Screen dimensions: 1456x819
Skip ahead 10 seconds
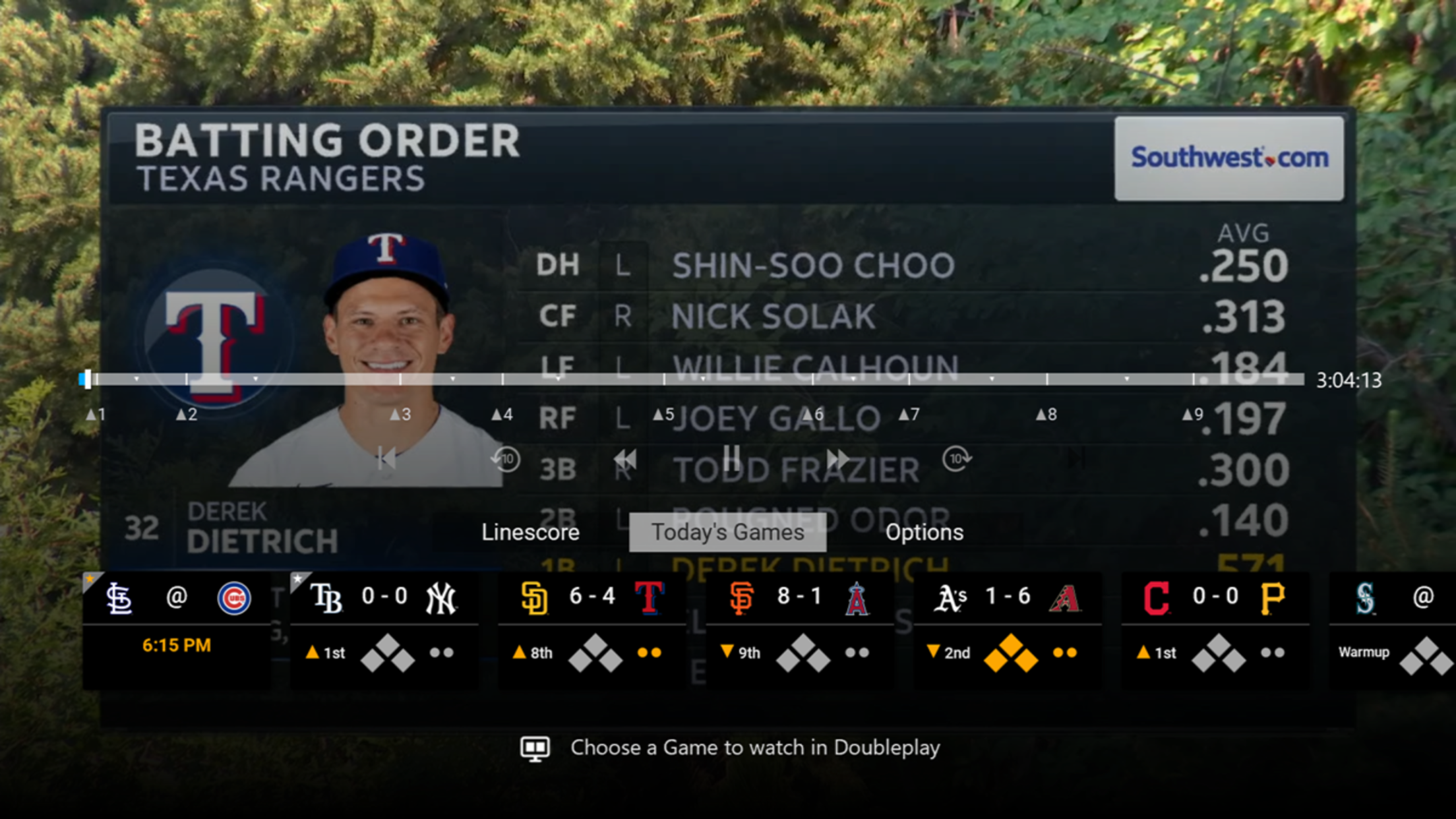point(956,459)
